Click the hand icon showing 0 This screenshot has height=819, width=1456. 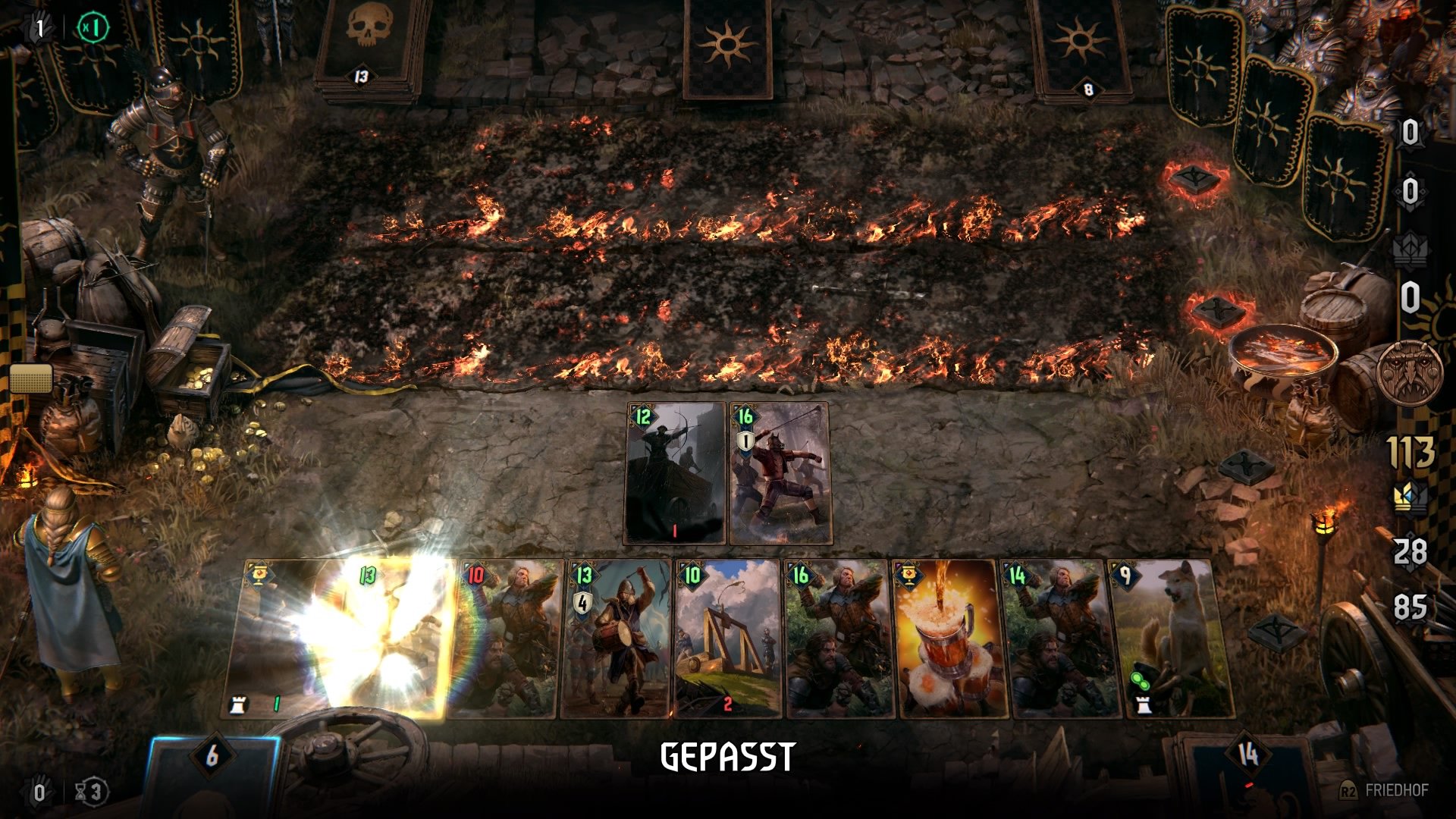click(x=36, y=792)
